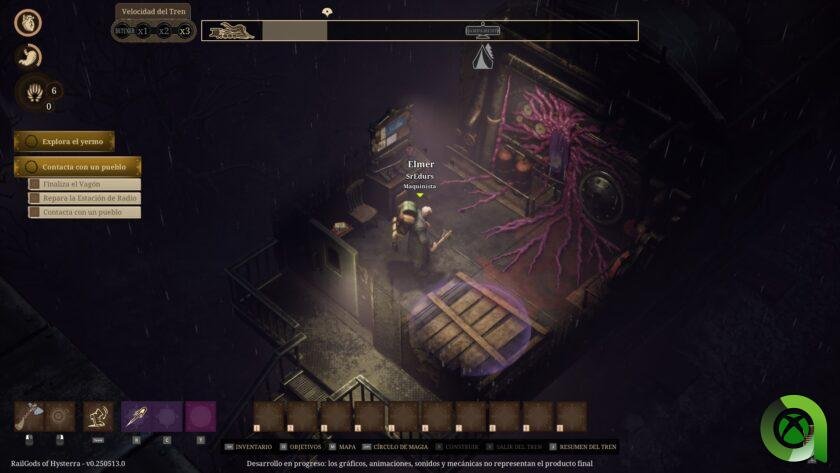Set train speed to x1
The width and height of the screenshot is (840, 473).
pos(143,30)
